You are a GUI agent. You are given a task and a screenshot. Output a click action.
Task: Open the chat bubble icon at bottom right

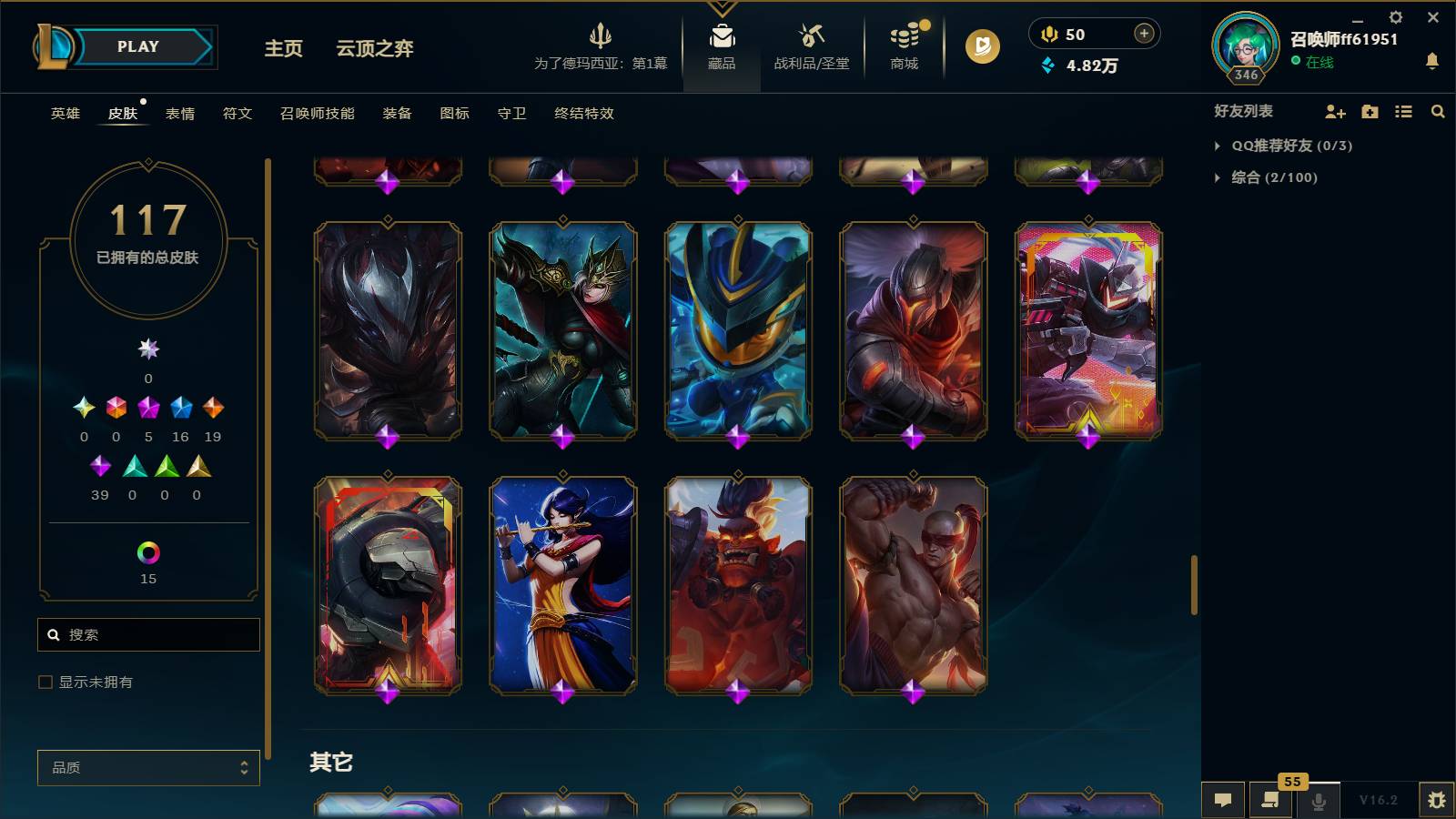[x=1223, y=800]
